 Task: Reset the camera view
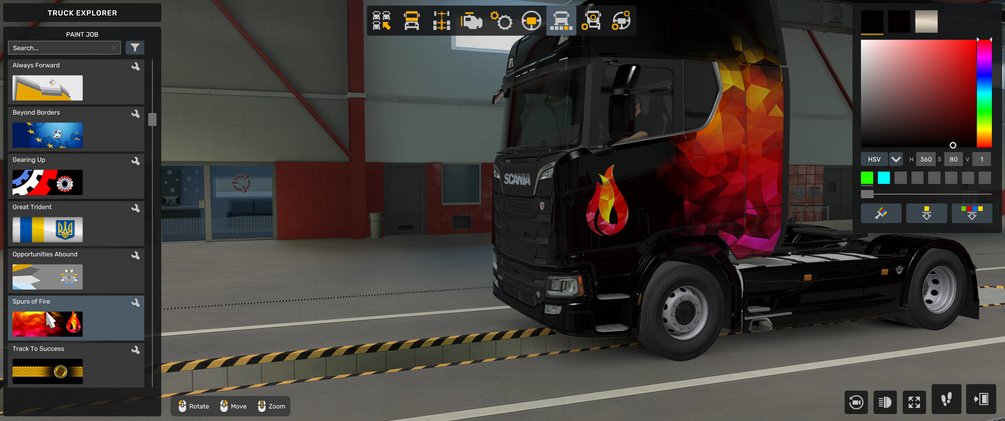855,401
